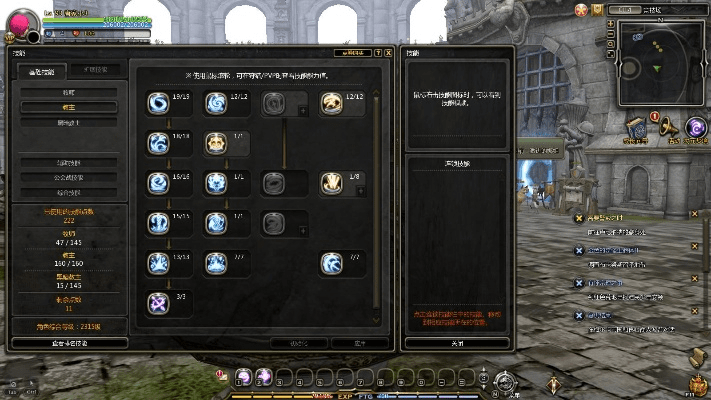Click the round compass button beside the hotbar
The width and height of the screenshot is (711, 400).
tap(505, 380)
